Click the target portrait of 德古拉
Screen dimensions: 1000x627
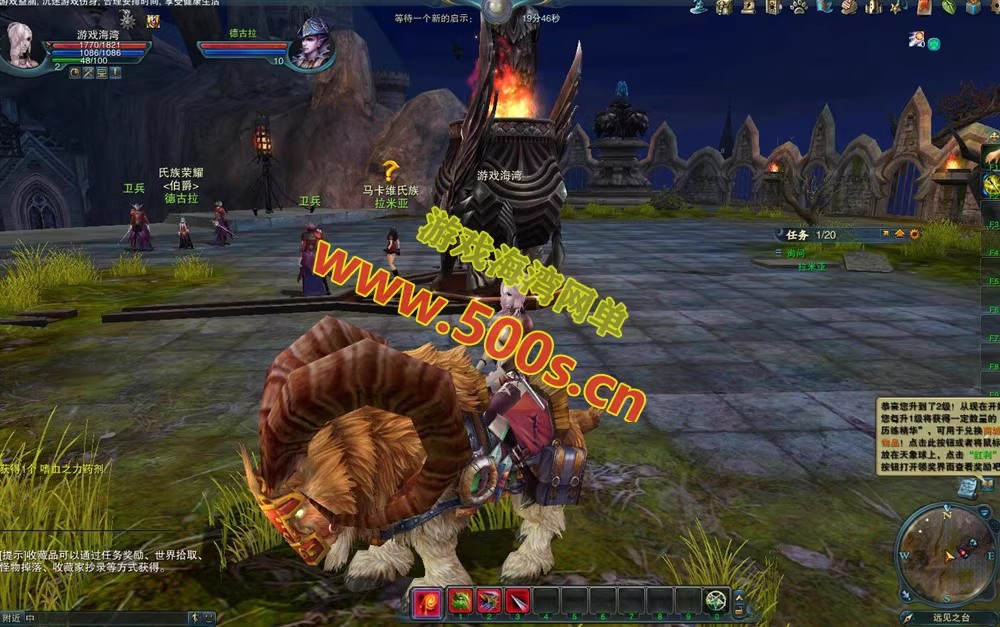point(311,45)
